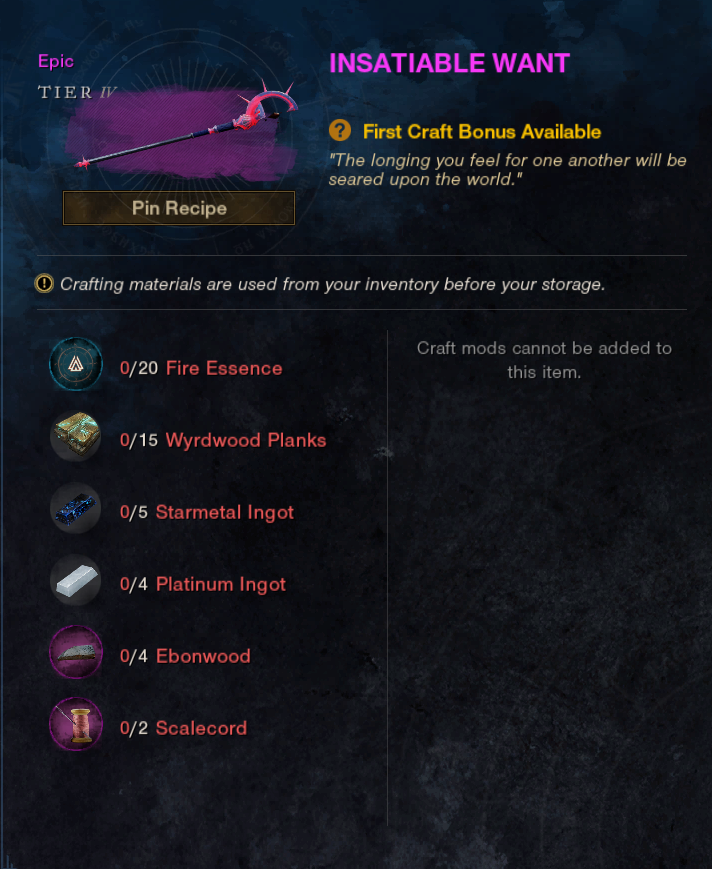712x869 pixels.
Task: Inspect the Insatiable Want weapon image
Action: click(183, 129)
